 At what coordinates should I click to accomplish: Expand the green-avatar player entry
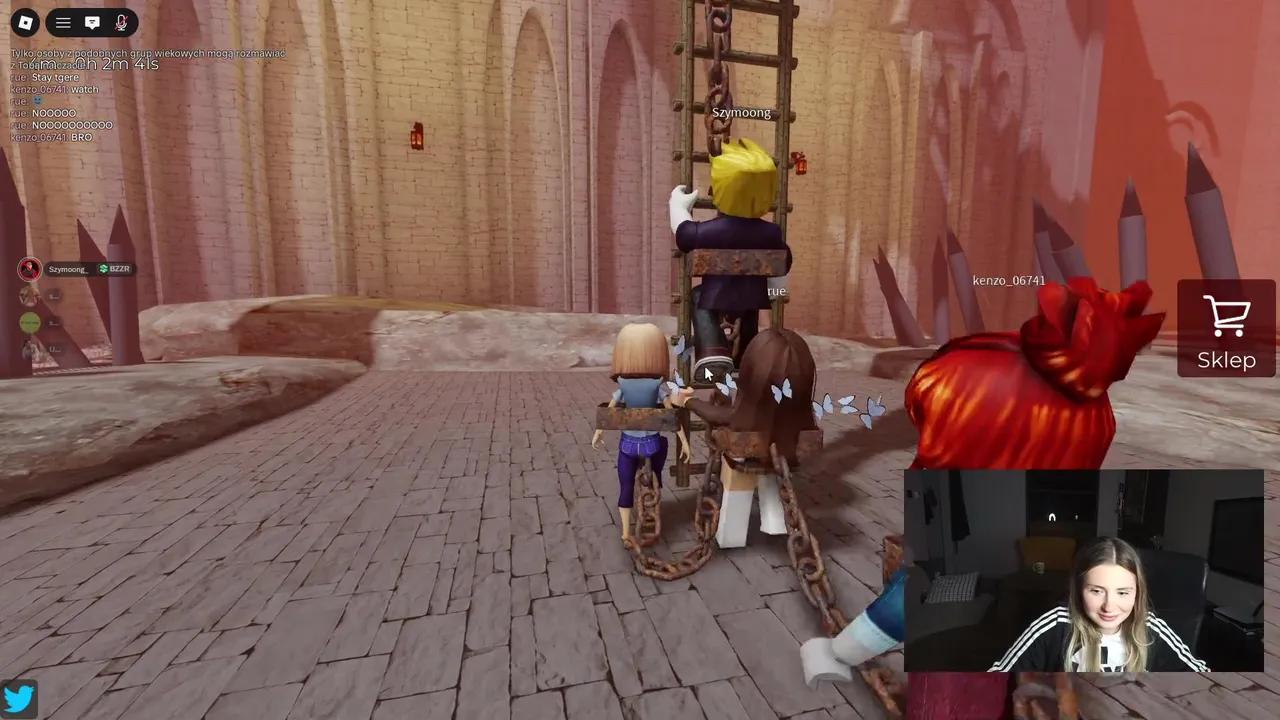click(x=30, y=322)
